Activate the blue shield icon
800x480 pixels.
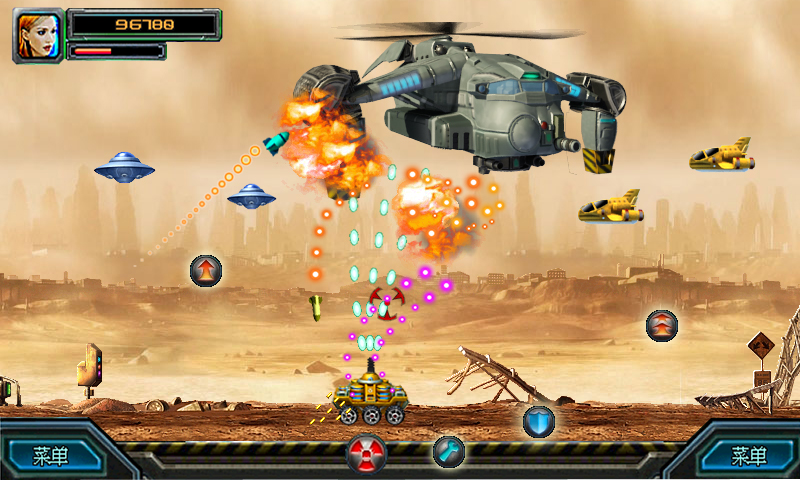click(x=538, y=421)
